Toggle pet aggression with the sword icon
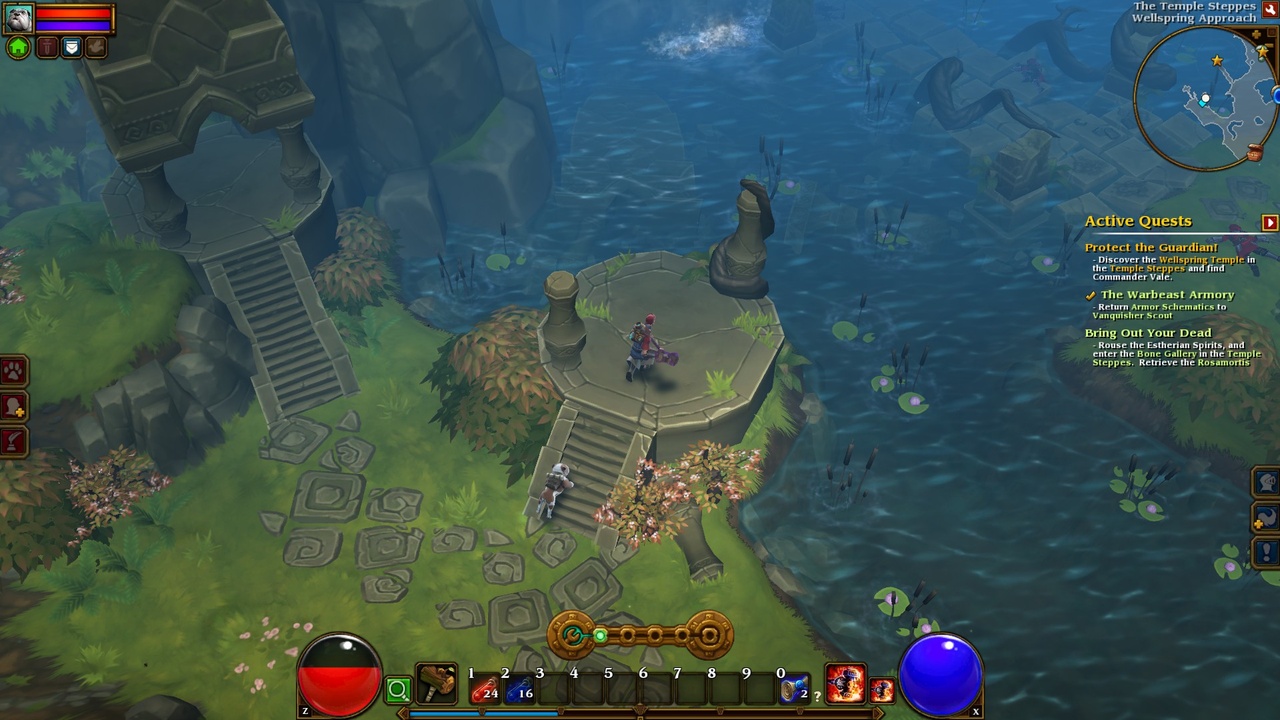The height and width of the screenshot is (720, 1280). [48, 47]
